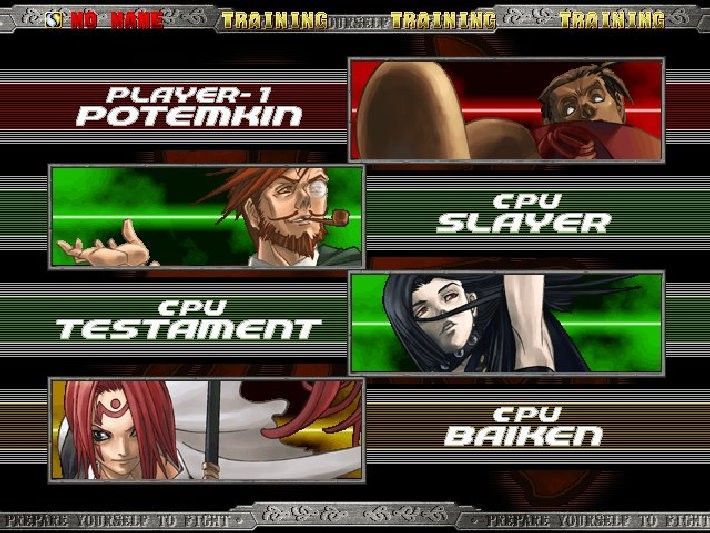Viewport: 710px width, 533px height.
Task: Pick the Testament character portrait
Action: [x=506, y=322]
